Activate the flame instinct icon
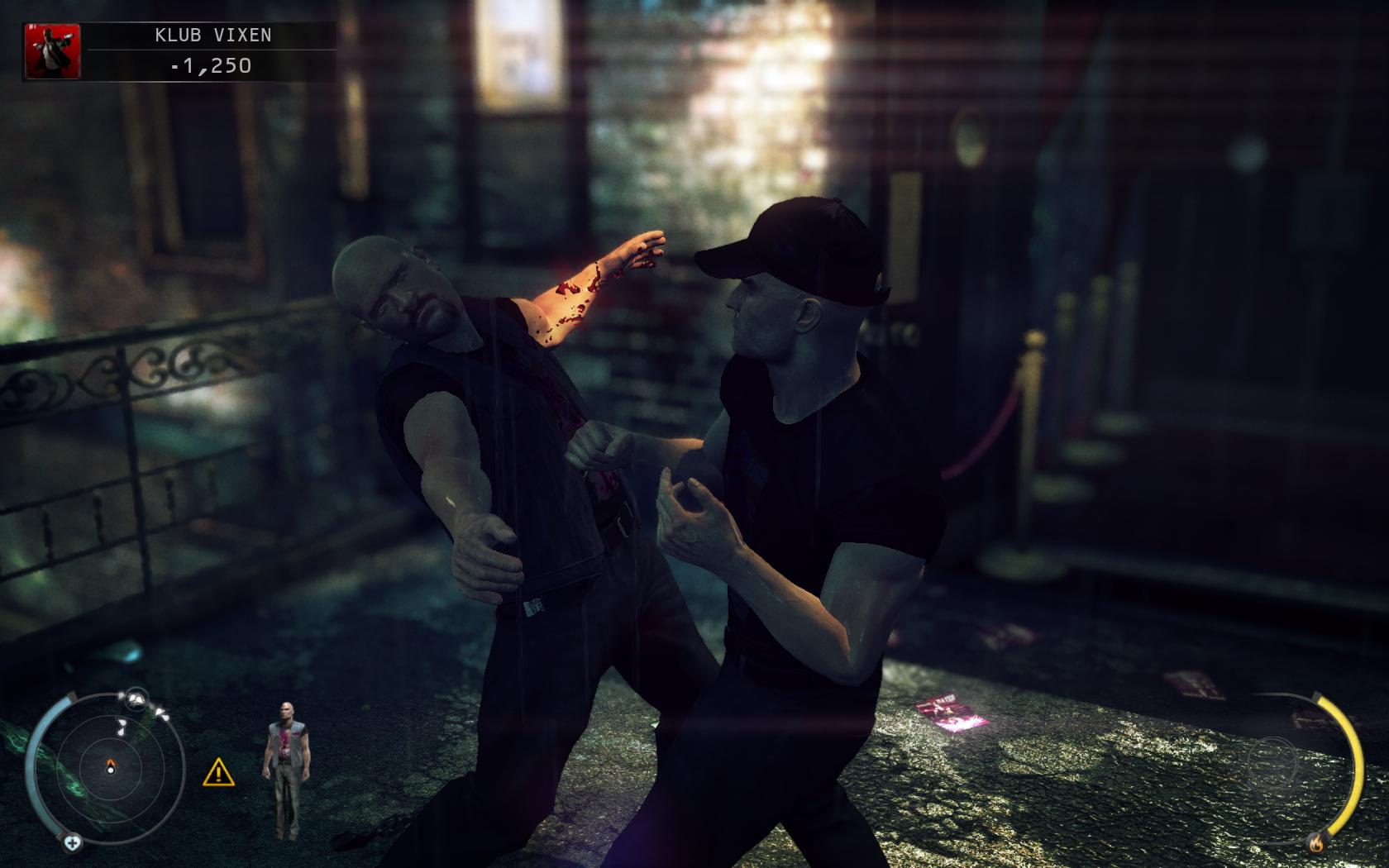Image resolution: width=1389 pixels, height=868 pixels. 1315,843
